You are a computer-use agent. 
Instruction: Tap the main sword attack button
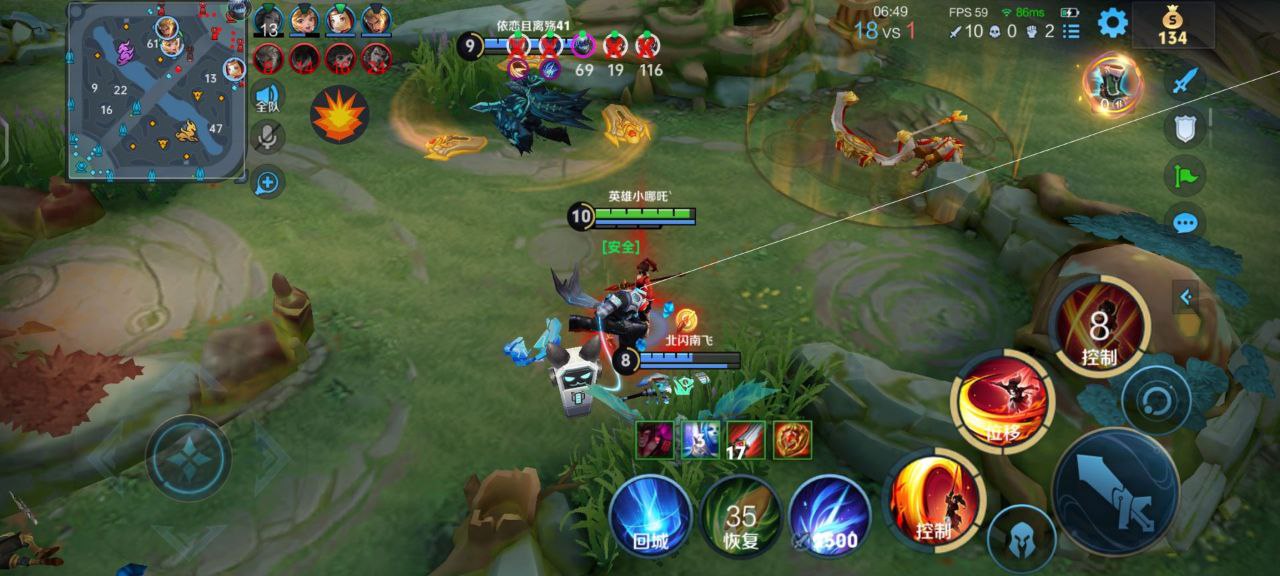1115,492
